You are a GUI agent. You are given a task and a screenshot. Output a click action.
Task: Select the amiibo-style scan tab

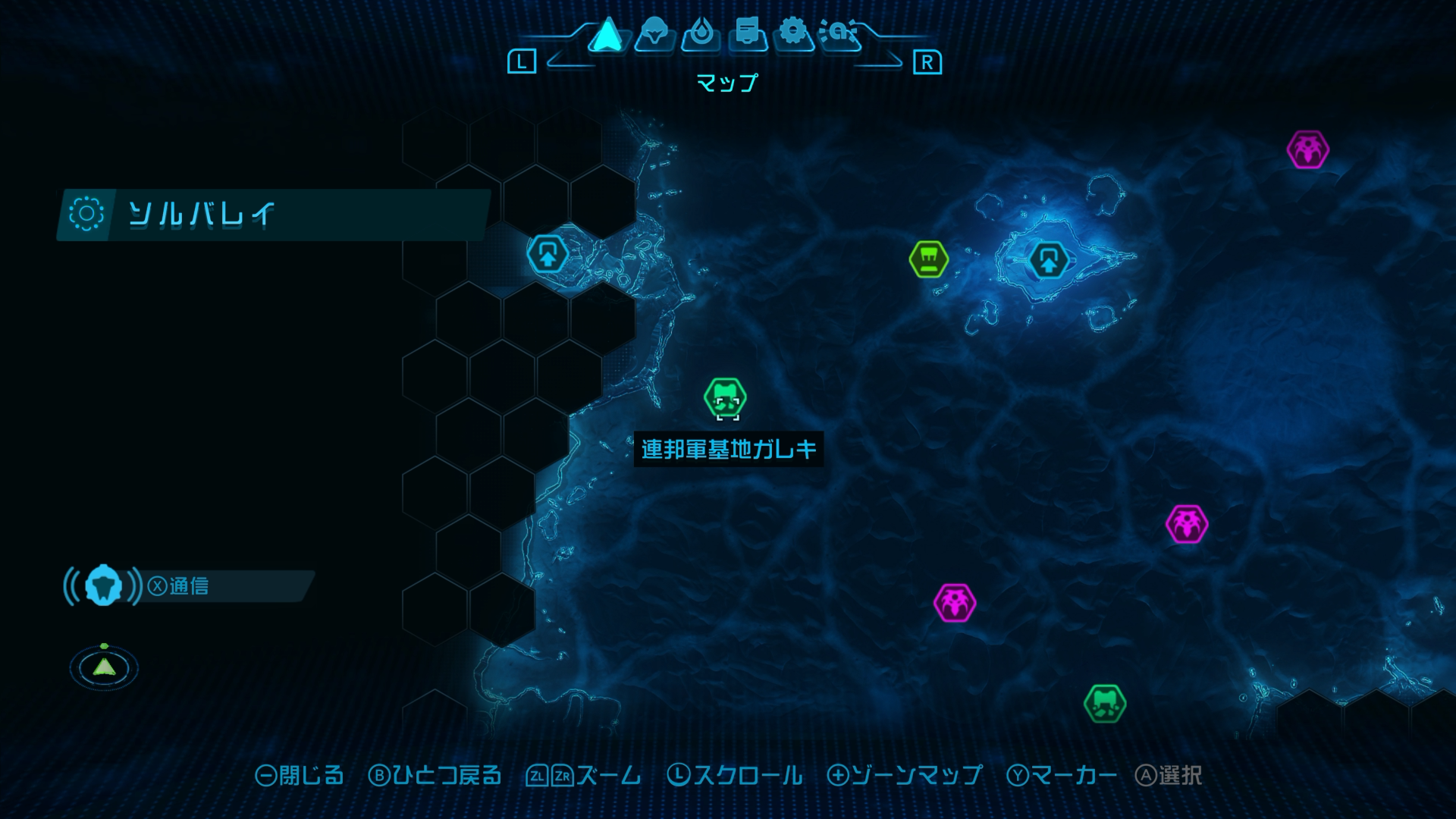coord(840,33)
